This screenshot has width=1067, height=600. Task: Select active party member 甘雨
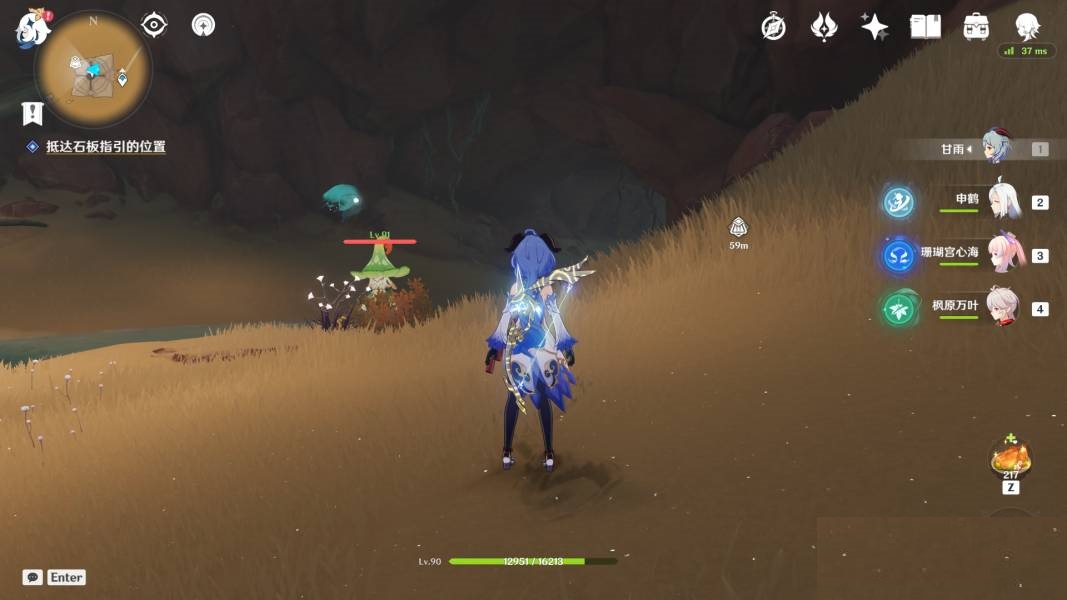click(996, 148)
